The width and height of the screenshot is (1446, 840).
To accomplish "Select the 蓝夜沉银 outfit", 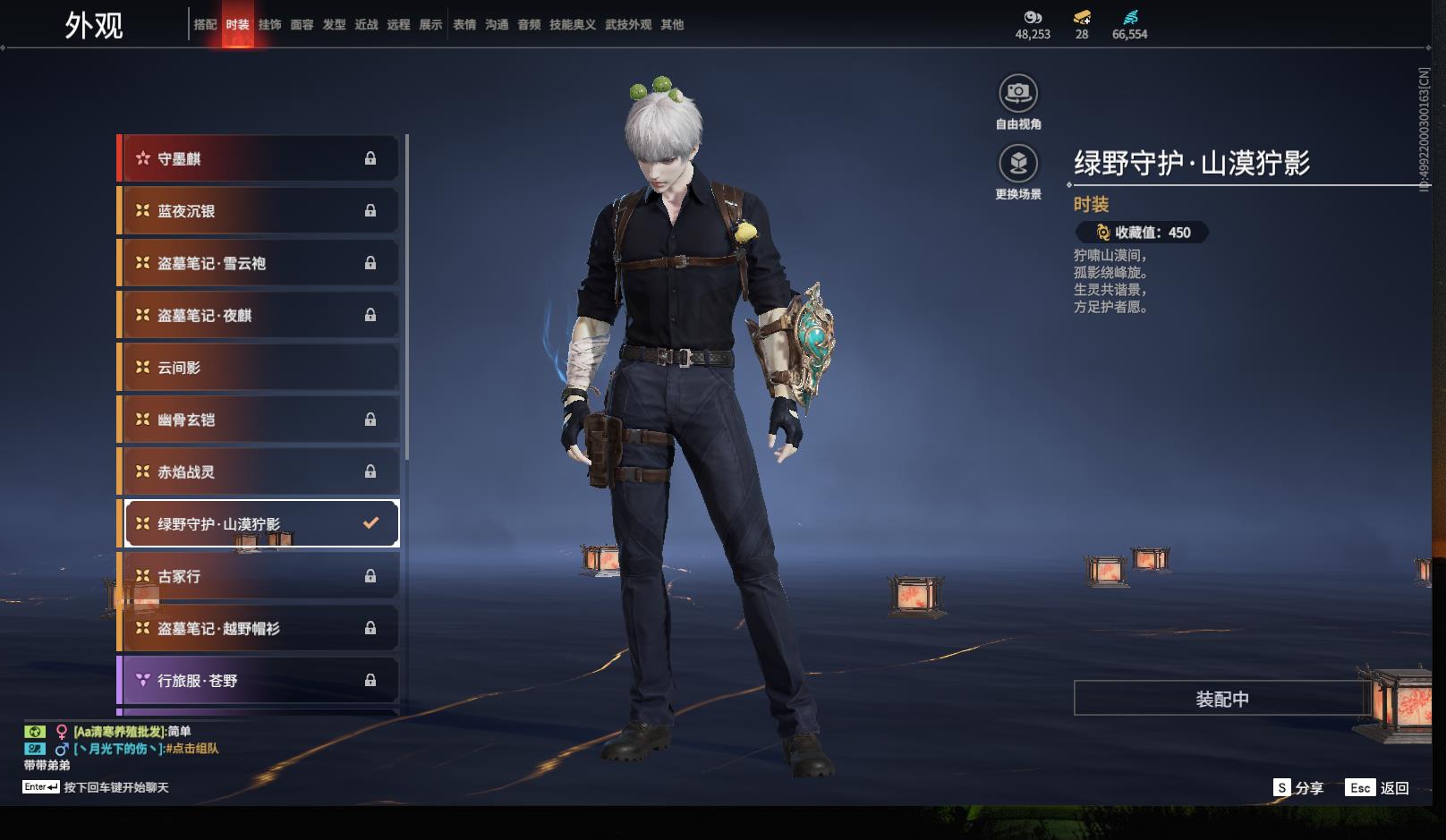I will [259, 211].
